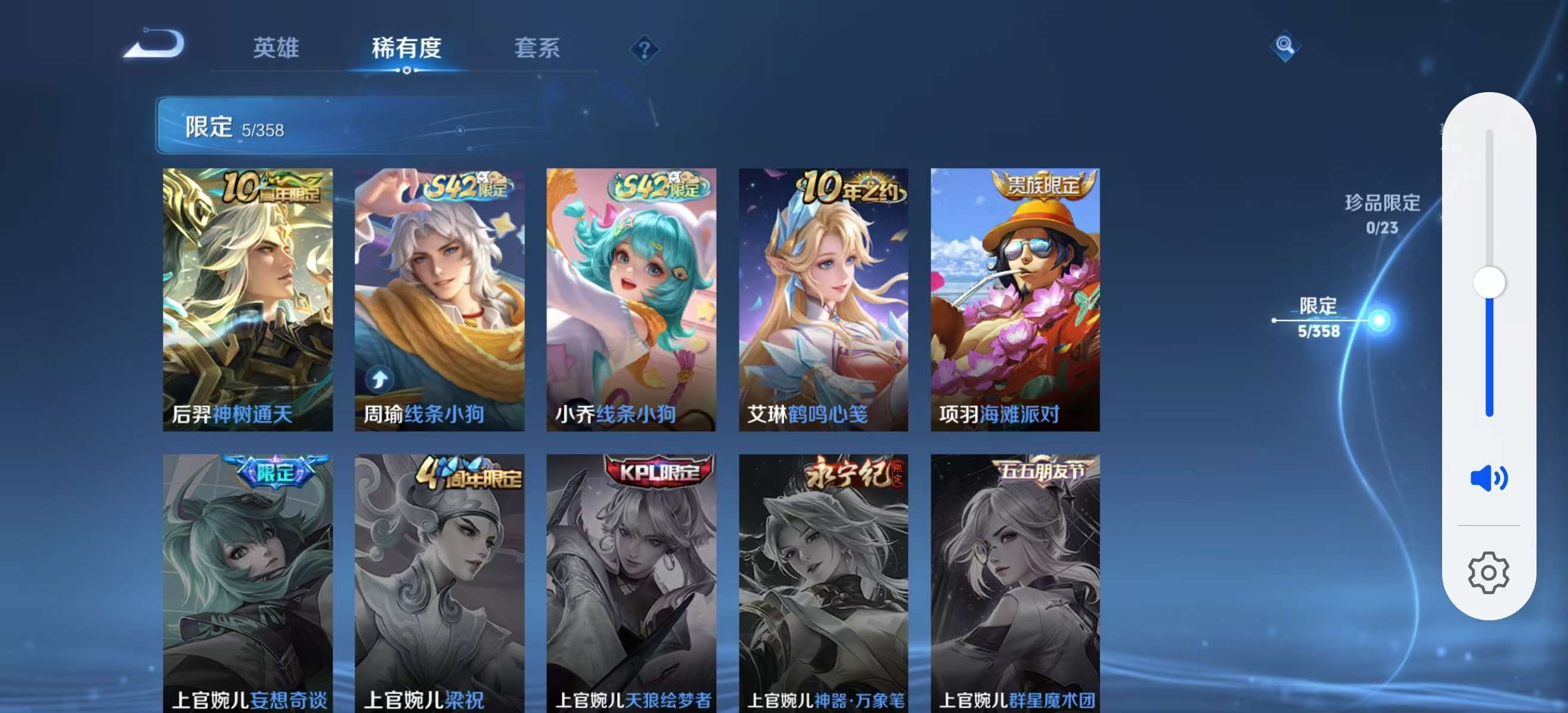The width and height of the screenshot is (1568, 713).
Task: Switch to the 英雄 tab
Action: pyautogui.click(x=277, y=49)
